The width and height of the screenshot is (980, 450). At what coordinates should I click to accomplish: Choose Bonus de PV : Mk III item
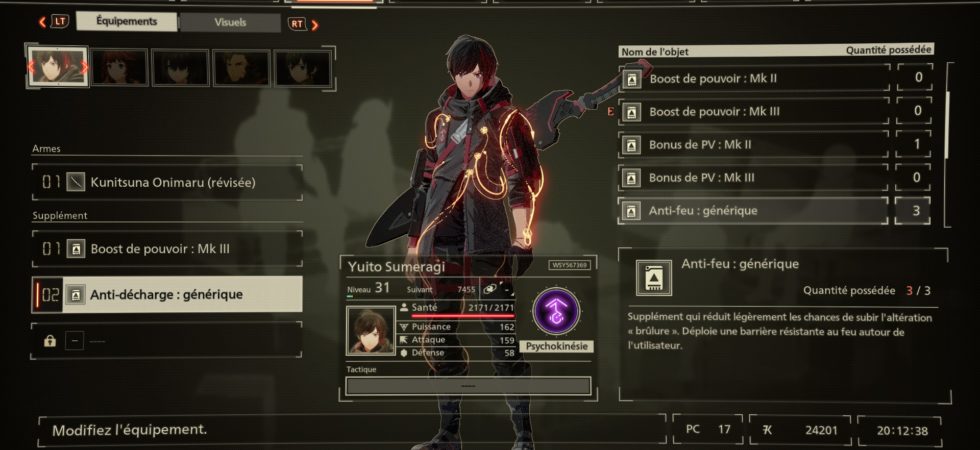(x=754, y=178)
